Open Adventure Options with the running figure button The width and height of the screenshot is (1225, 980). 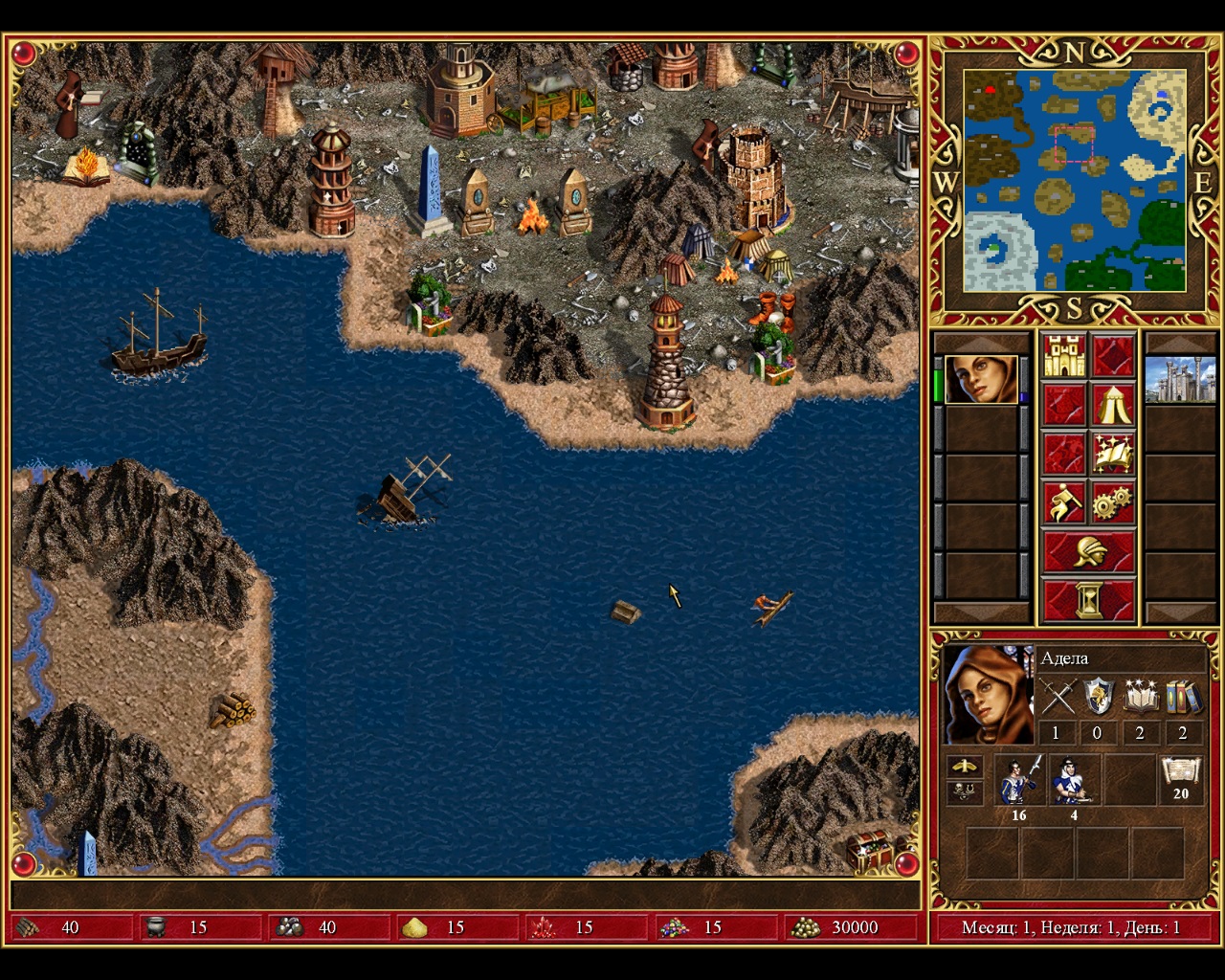1064,503
